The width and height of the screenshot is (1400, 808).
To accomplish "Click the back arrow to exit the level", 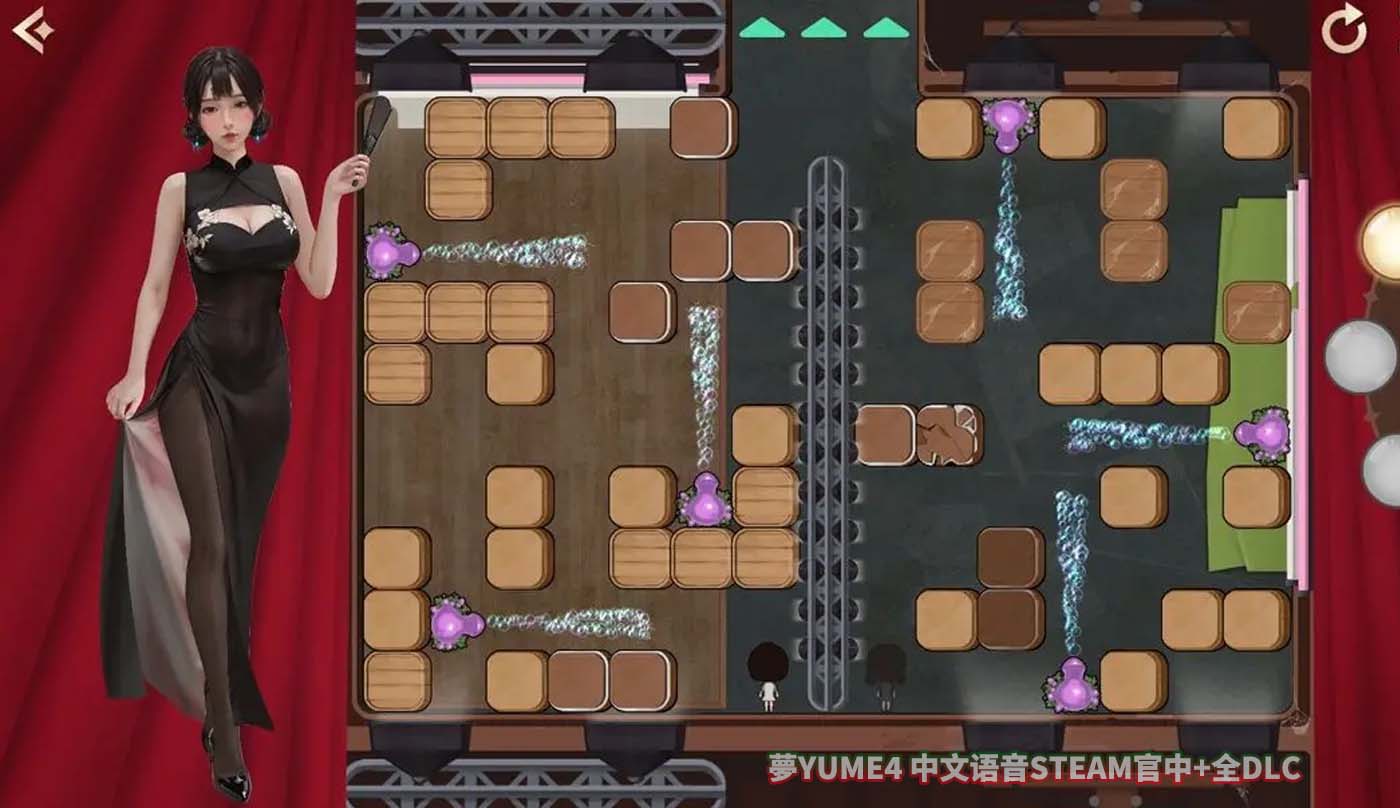I will [35, 30].
